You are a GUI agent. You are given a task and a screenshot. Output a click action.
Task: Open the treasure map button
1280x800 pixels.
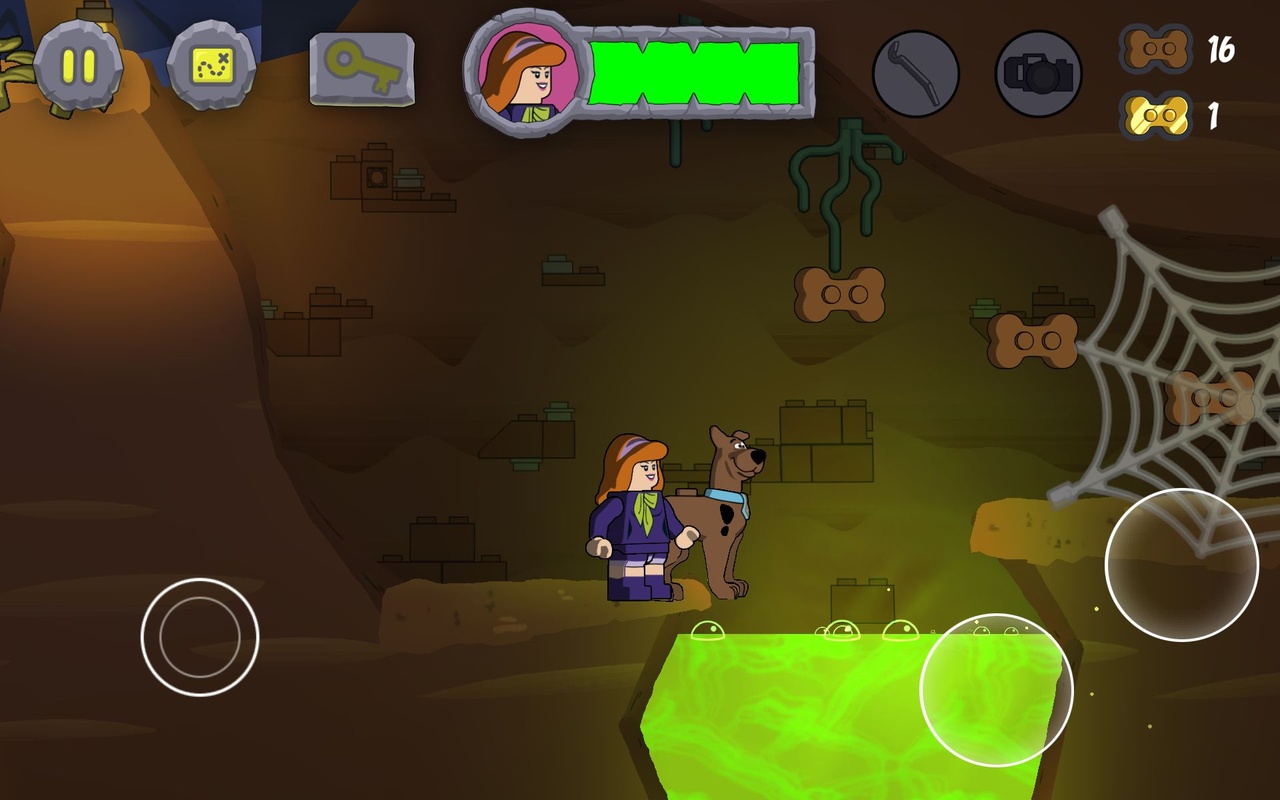click(x=211, y=66)
